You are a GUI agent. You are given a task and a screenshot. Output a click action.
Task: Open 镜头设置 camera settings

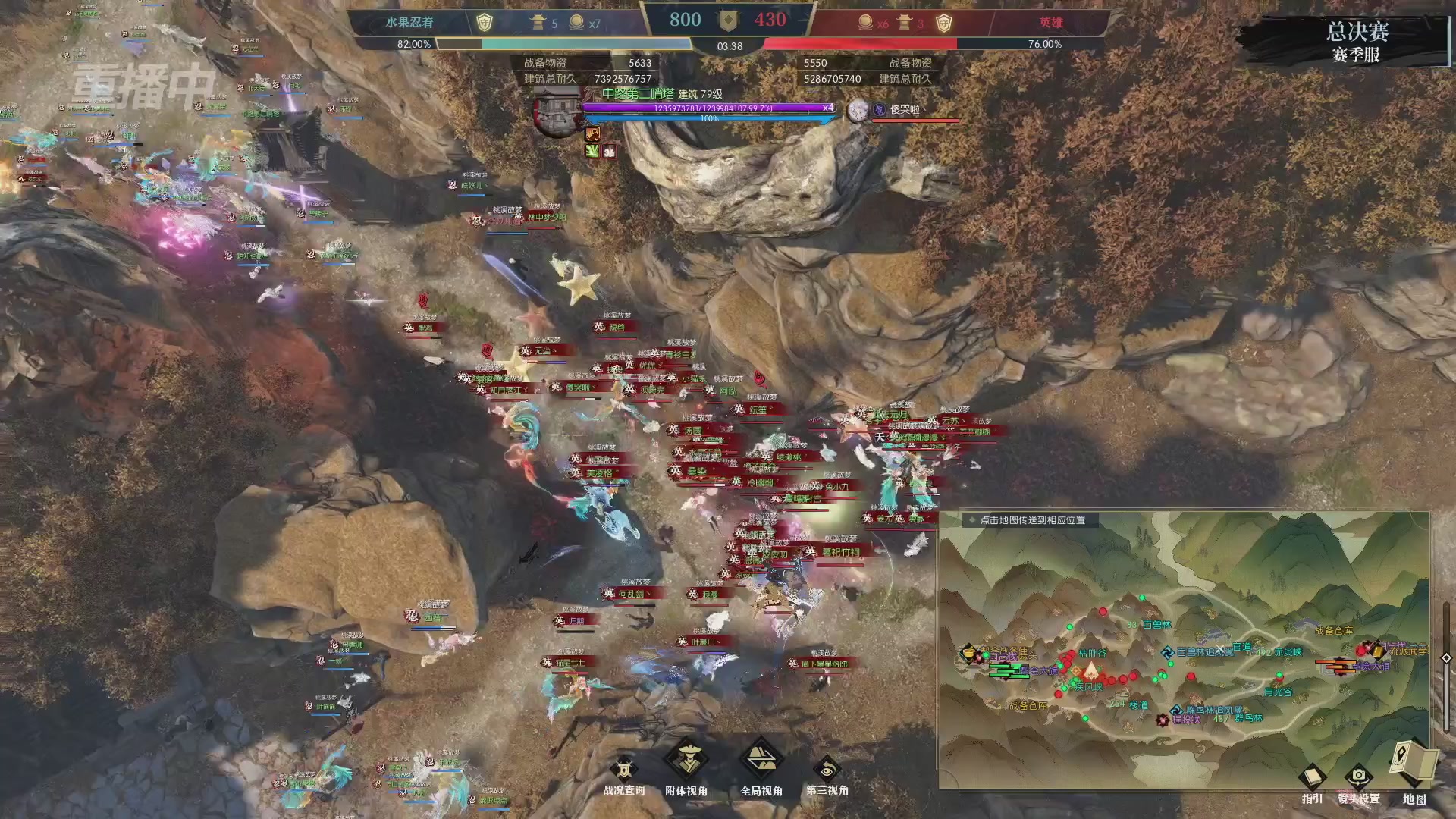coord(1358,780)
